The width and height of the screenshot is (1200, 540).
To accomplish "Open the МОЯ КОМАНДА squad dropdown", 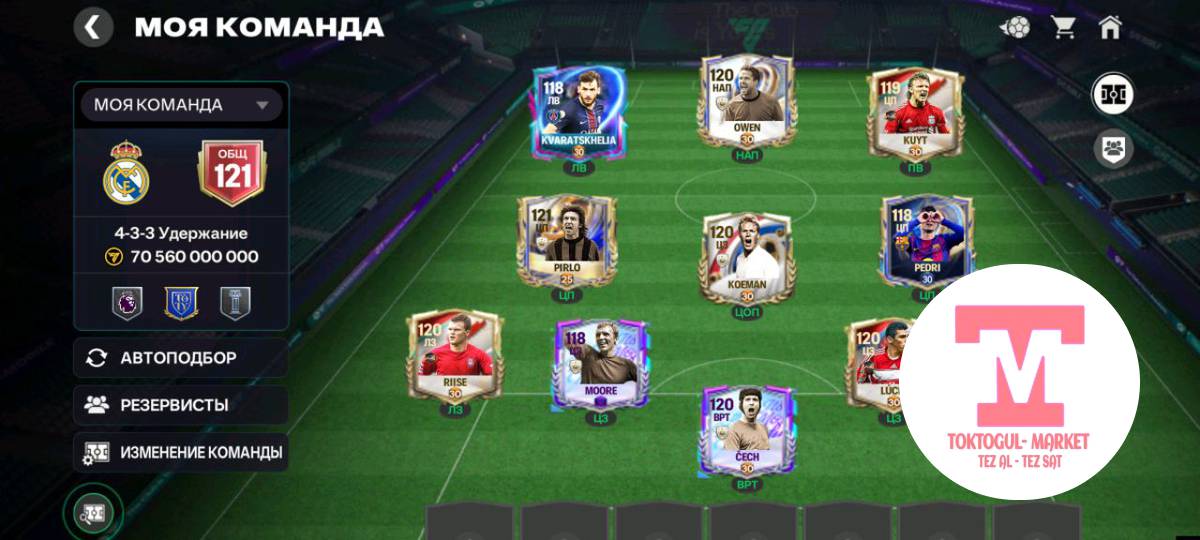I will point(181,105).
